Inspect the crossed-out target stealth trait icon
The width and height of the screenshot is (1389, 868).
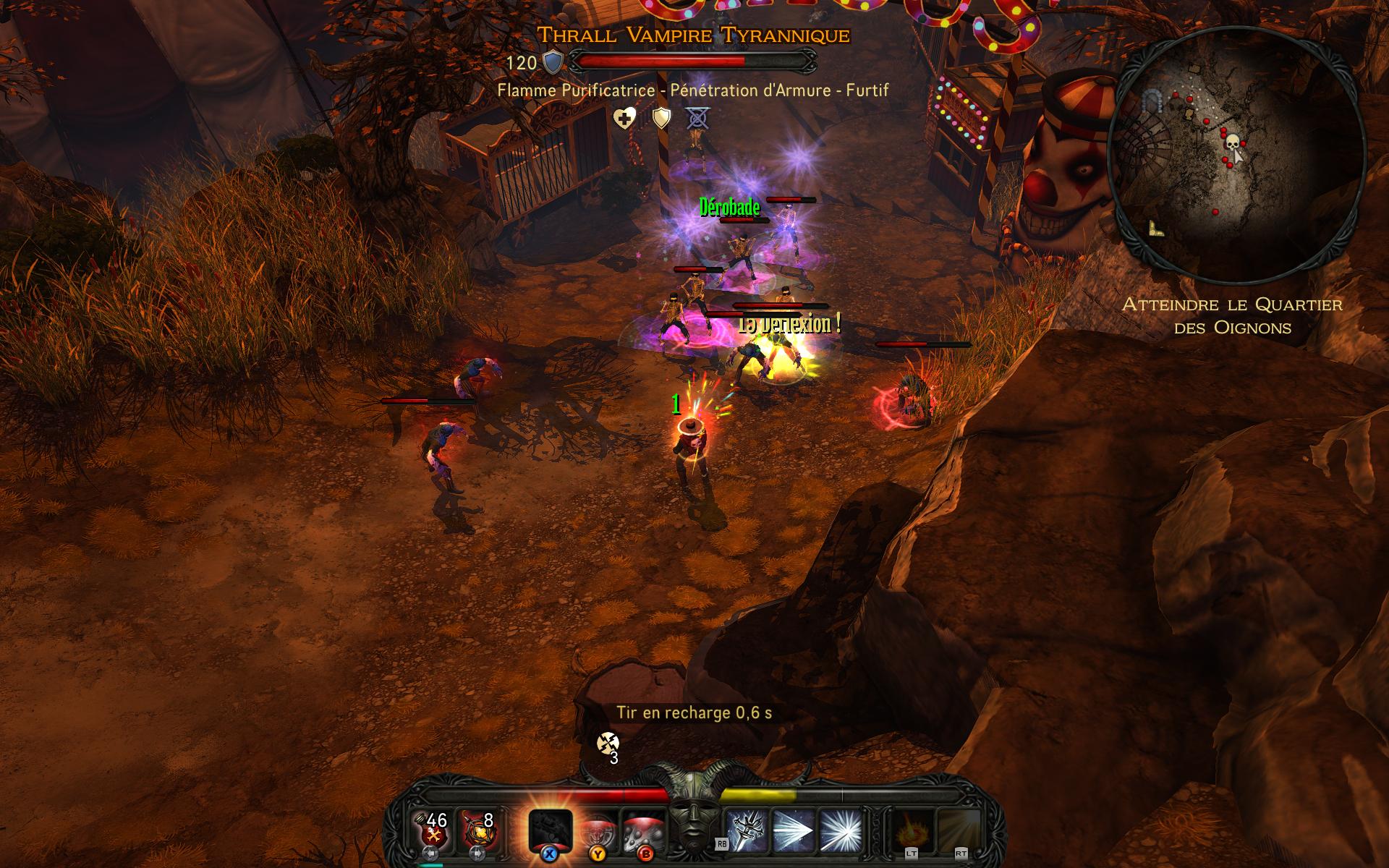click(698, 118)
